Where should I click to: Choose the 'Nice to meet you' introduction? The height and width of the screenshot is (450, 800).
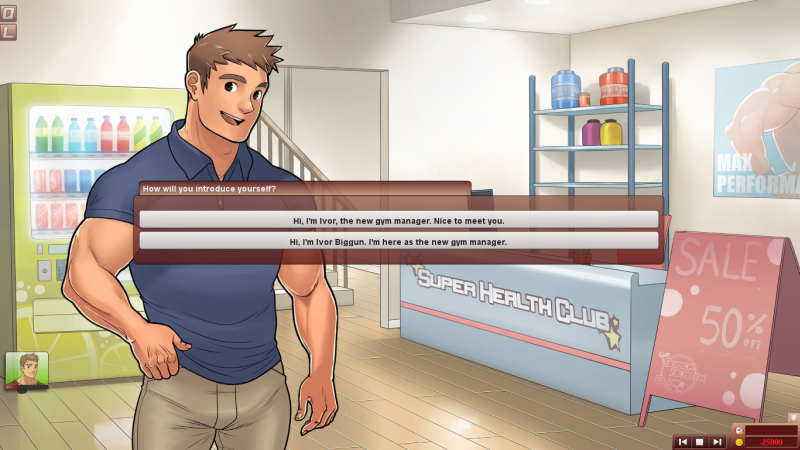(398, 219)
